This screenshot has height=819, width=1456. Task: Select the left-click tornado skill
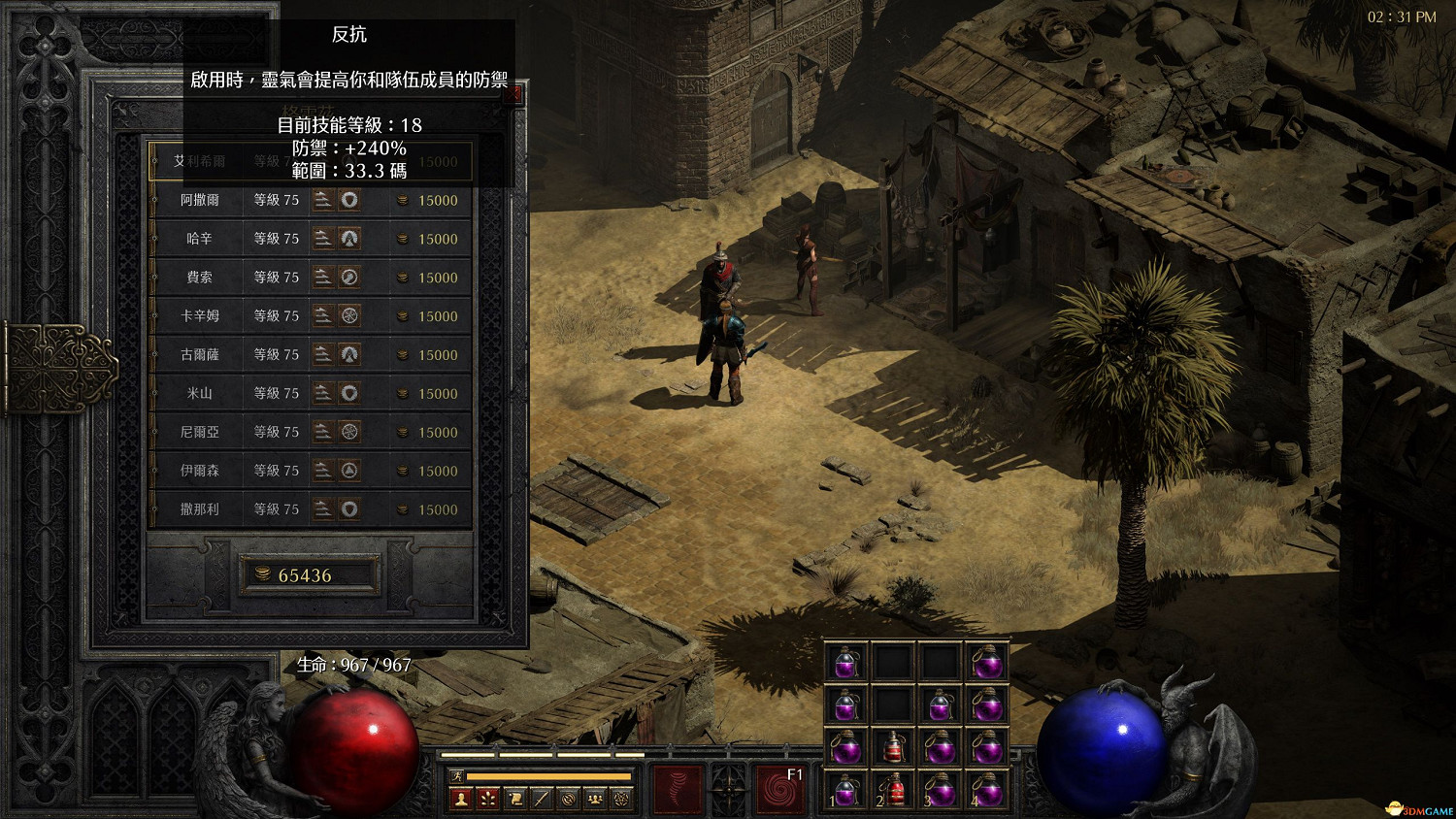[x=675, y=789]
